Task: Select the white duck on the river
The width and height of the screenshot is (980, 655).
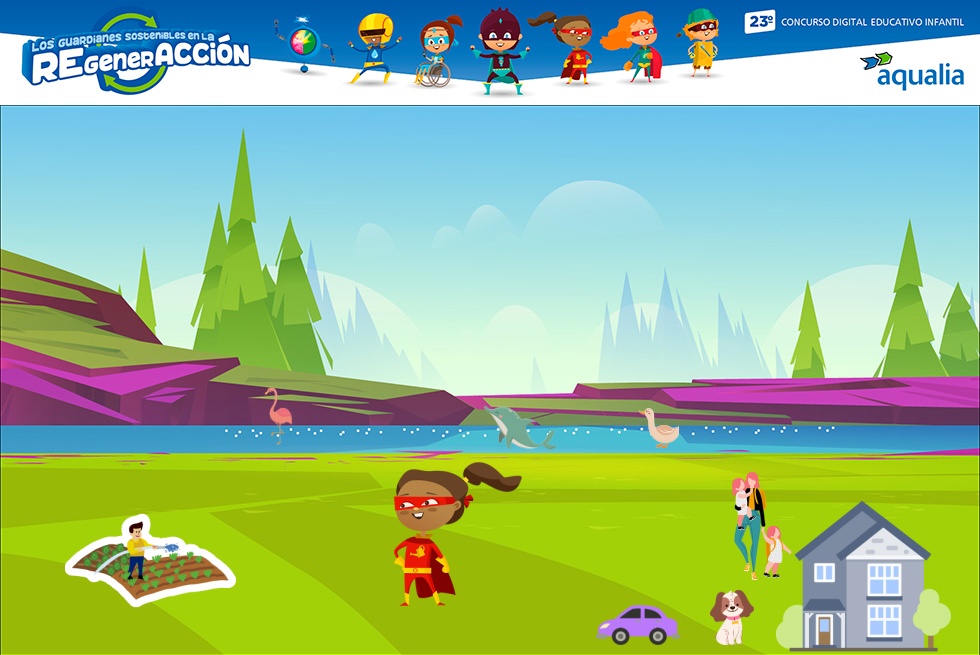Action: pos(660,427)
